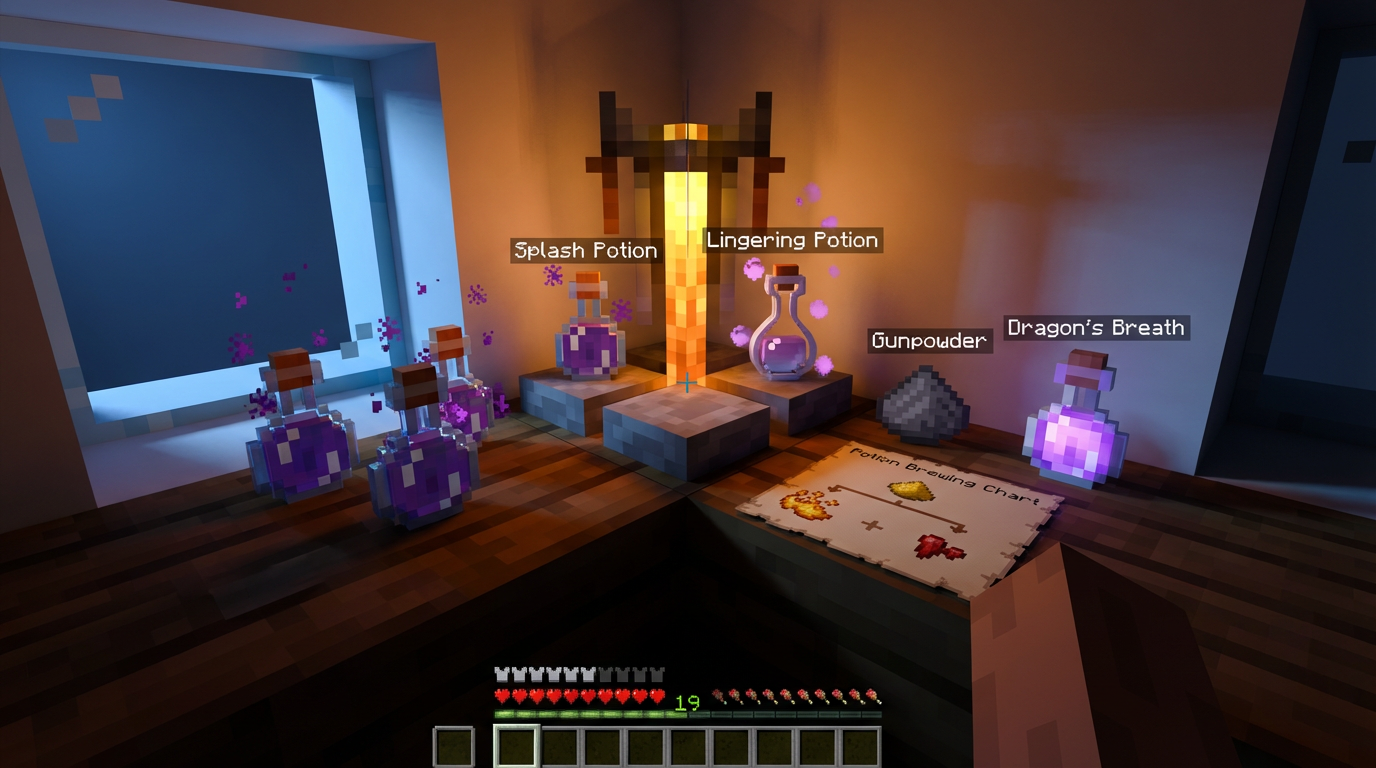This screenshot has width=1376, height=768.
Task: Toggle the rightmost hunger drumstick icon
Action: (x=871, y=693)
